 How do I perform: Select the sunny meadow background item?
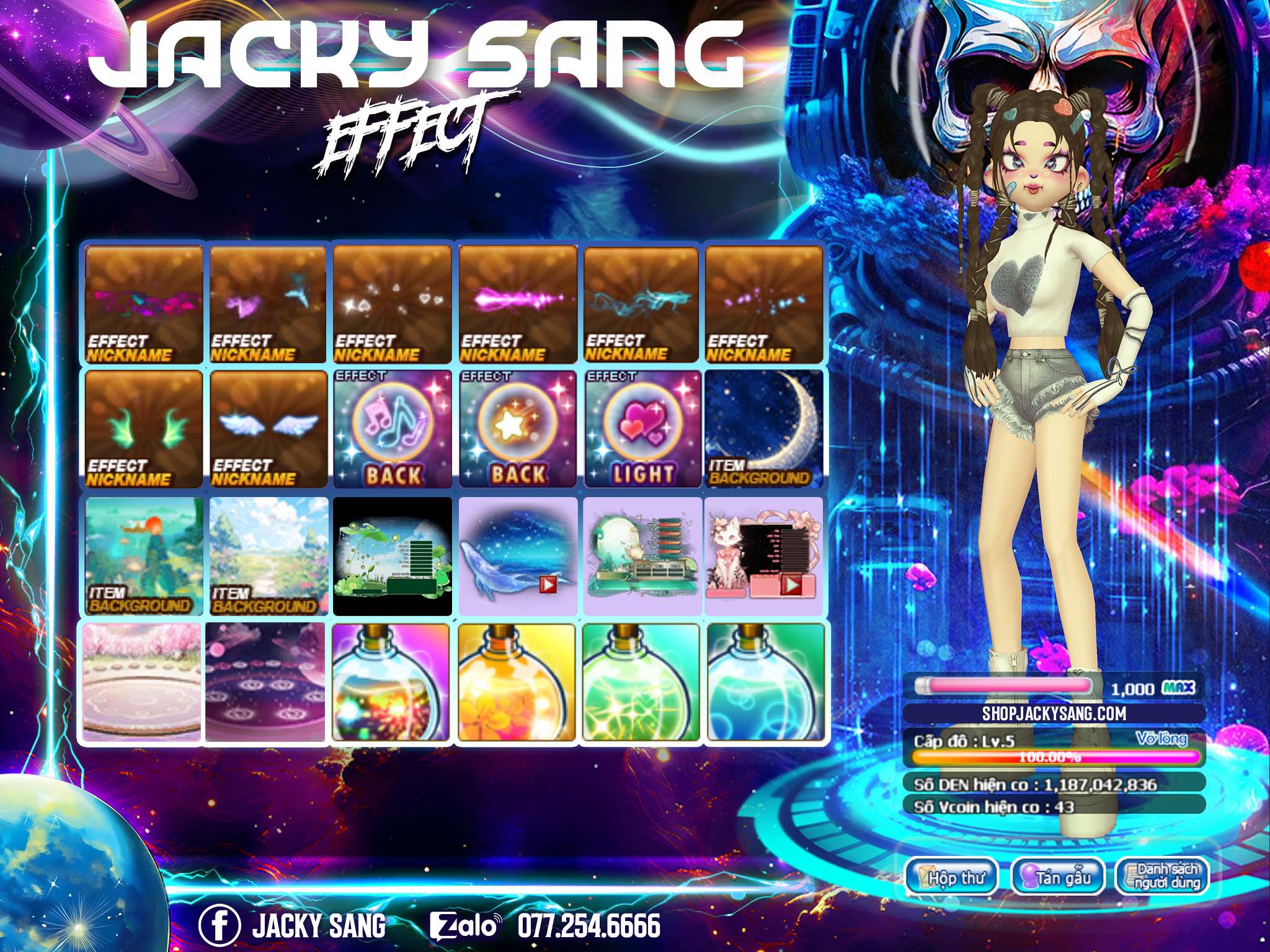(x=268, y=556)
